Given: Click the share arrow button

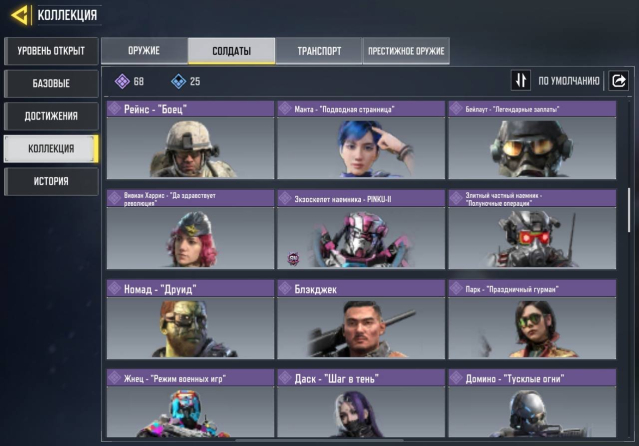Looking at the screenshot, I should tap(618, 81).
